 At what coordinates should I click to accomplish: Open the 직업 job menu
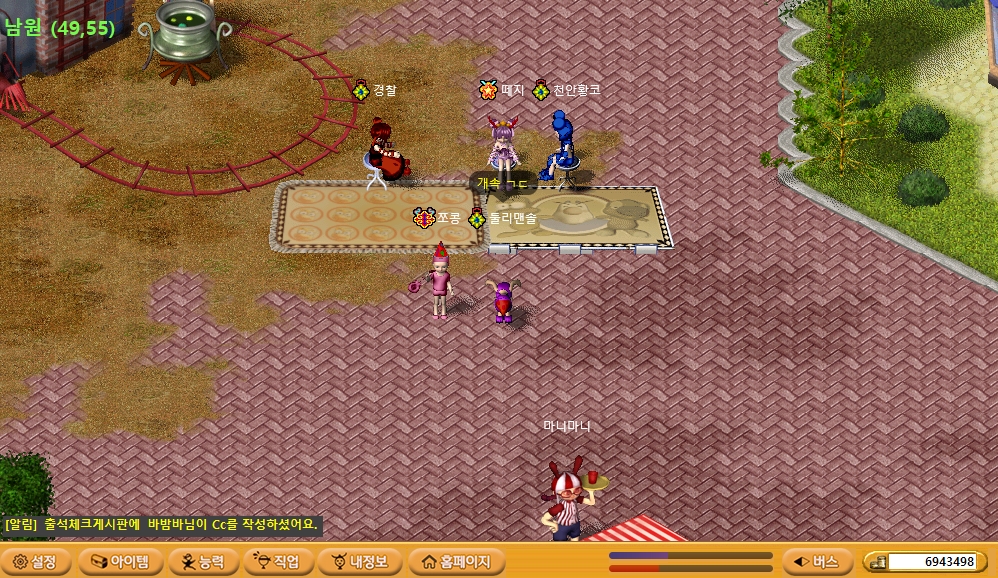(x=279, y=561)
